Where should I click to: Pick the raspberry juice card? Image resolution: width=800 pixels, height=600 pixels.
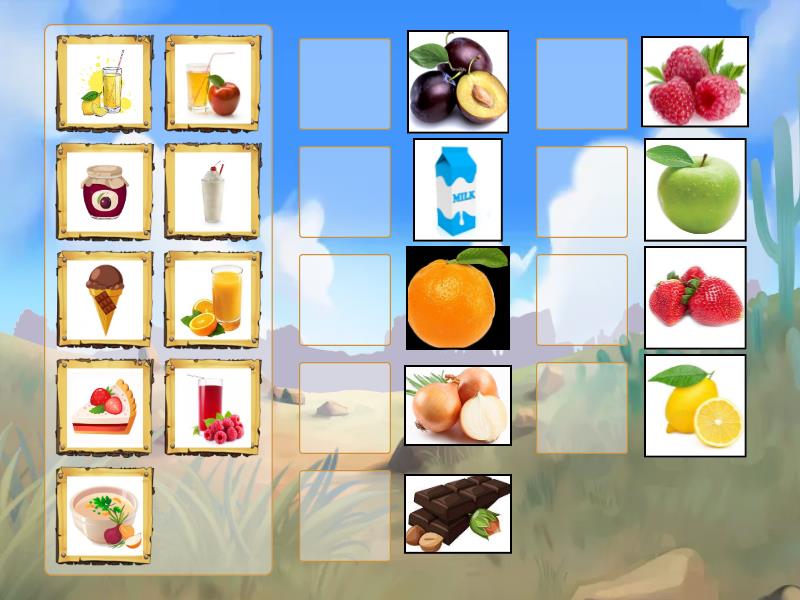[x=213, y=407]
